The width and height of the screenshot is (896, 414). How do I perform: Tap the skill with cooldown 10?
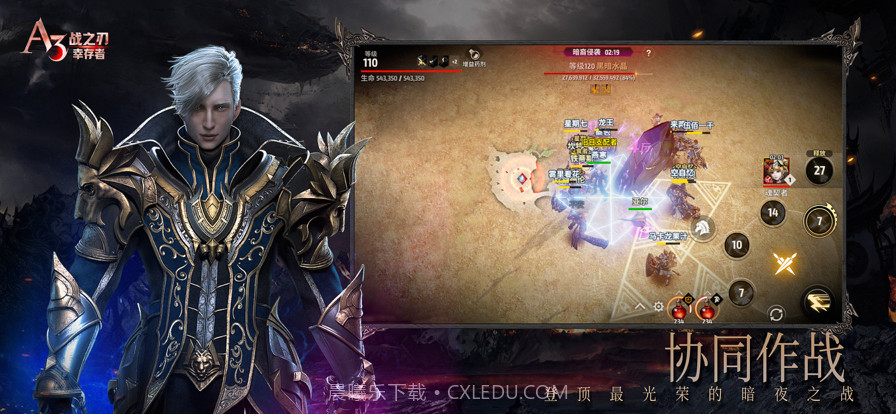click(x=736, y=245)
